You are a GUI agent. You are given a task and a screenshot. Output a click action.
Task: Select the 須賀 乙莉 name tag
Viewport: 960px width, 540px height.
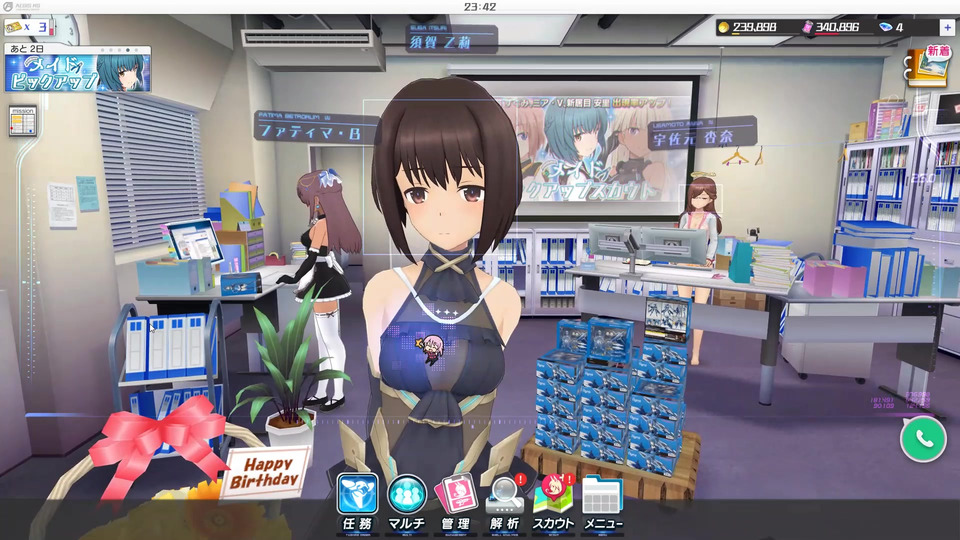click(452, 41)
